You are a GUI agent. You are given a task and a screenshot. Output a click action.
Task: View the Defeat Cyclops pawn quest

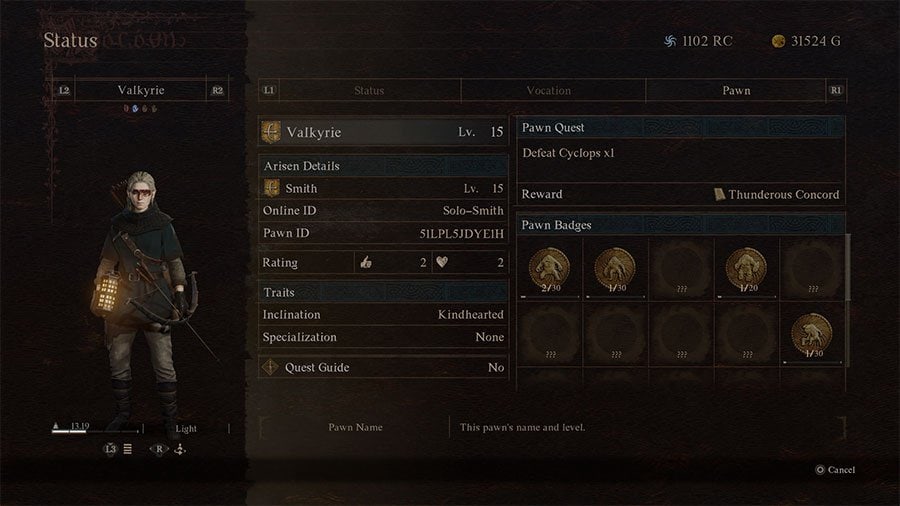click(680, 153)
